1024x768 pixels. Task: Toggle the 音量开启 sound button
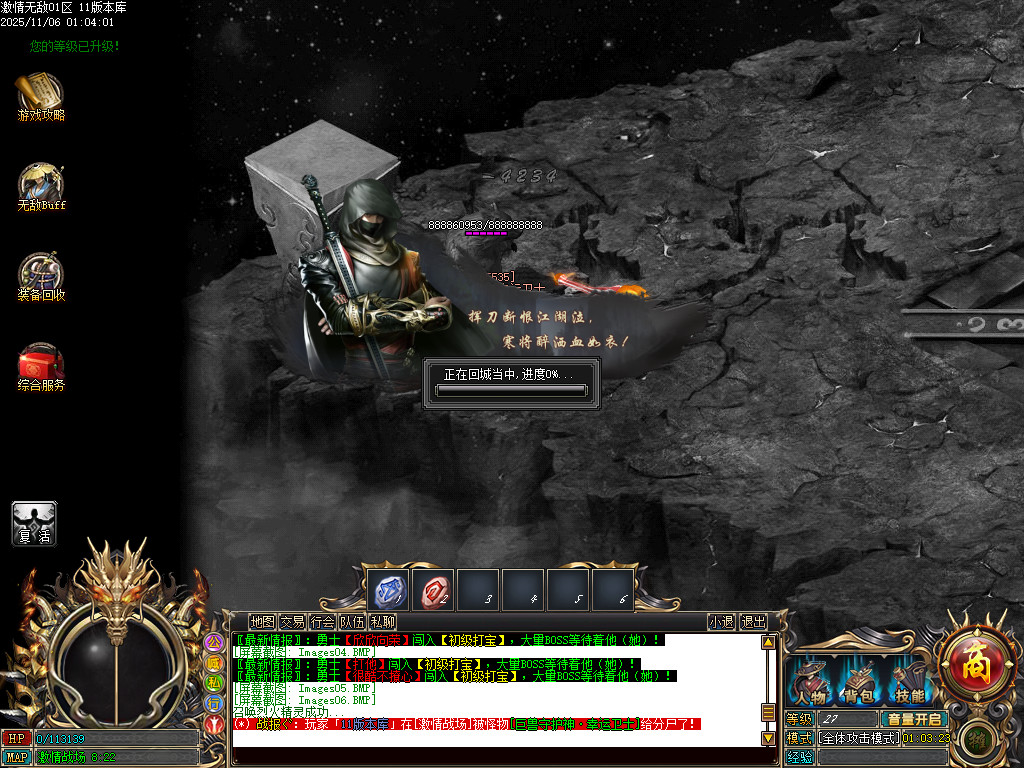(913, 719)
